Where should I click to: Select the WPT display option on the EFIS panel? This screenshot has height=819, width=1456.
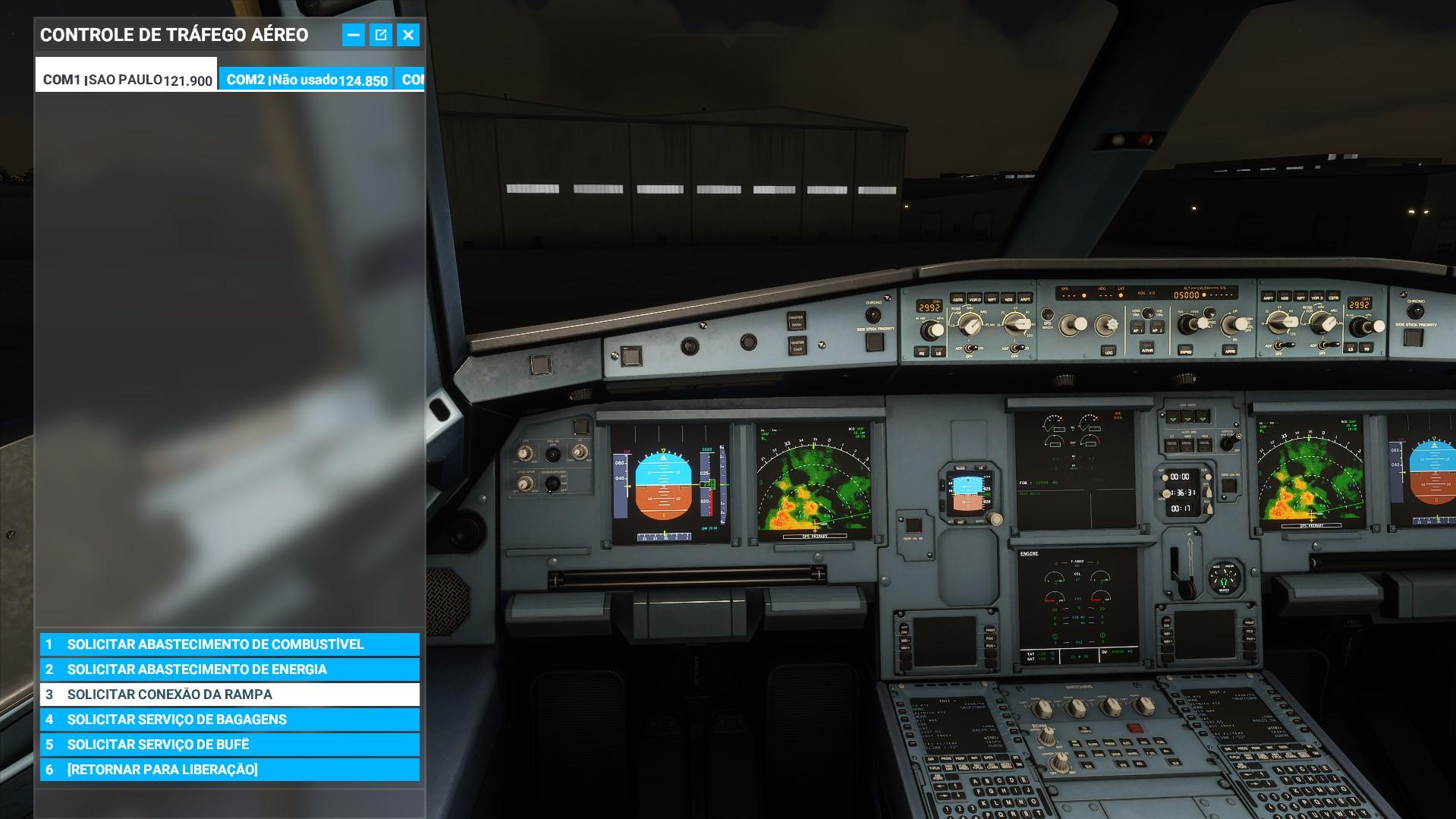(x=992, y=299)
